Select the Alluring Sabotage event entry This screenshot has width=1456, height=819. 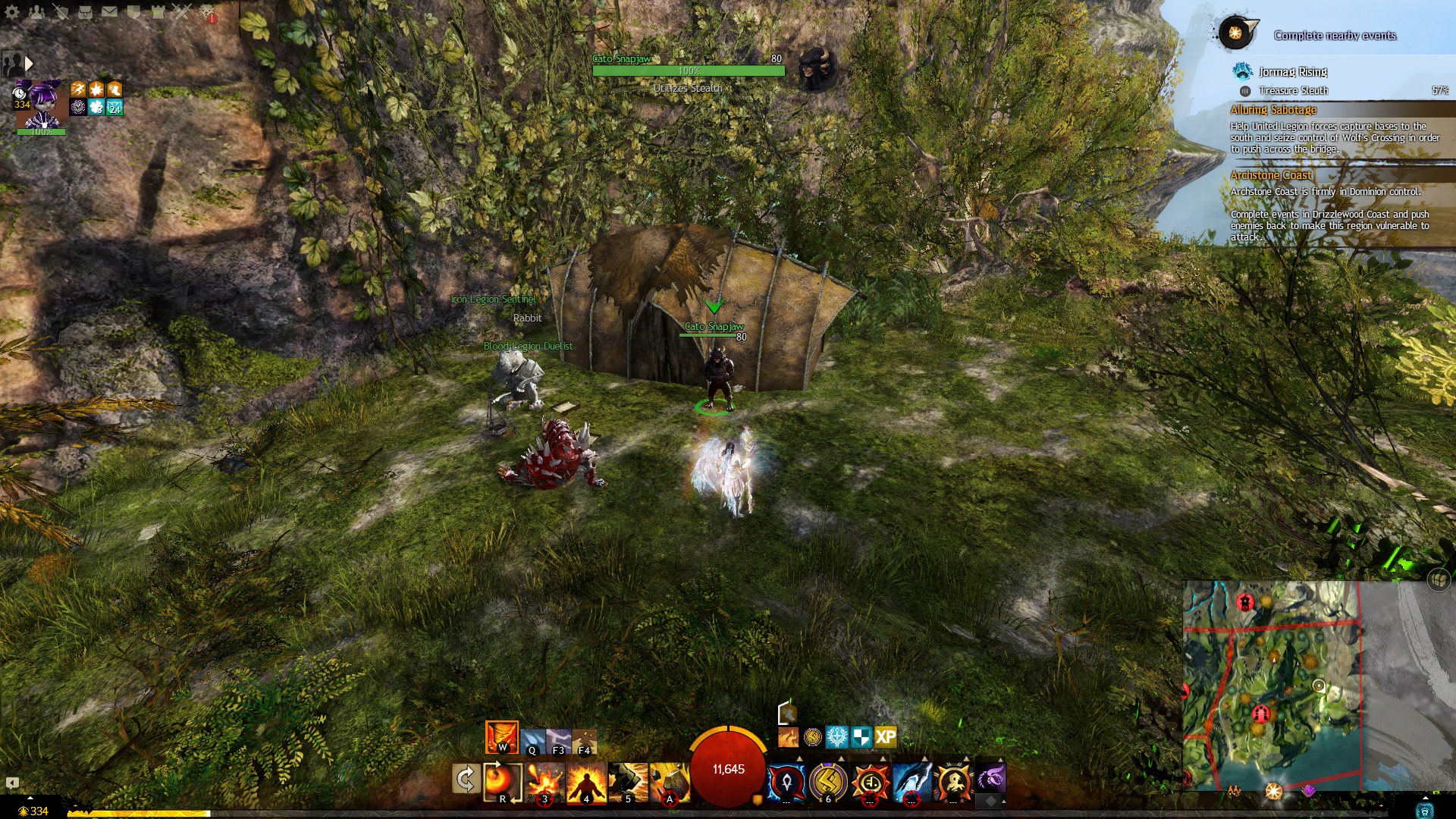(1274, 110)
